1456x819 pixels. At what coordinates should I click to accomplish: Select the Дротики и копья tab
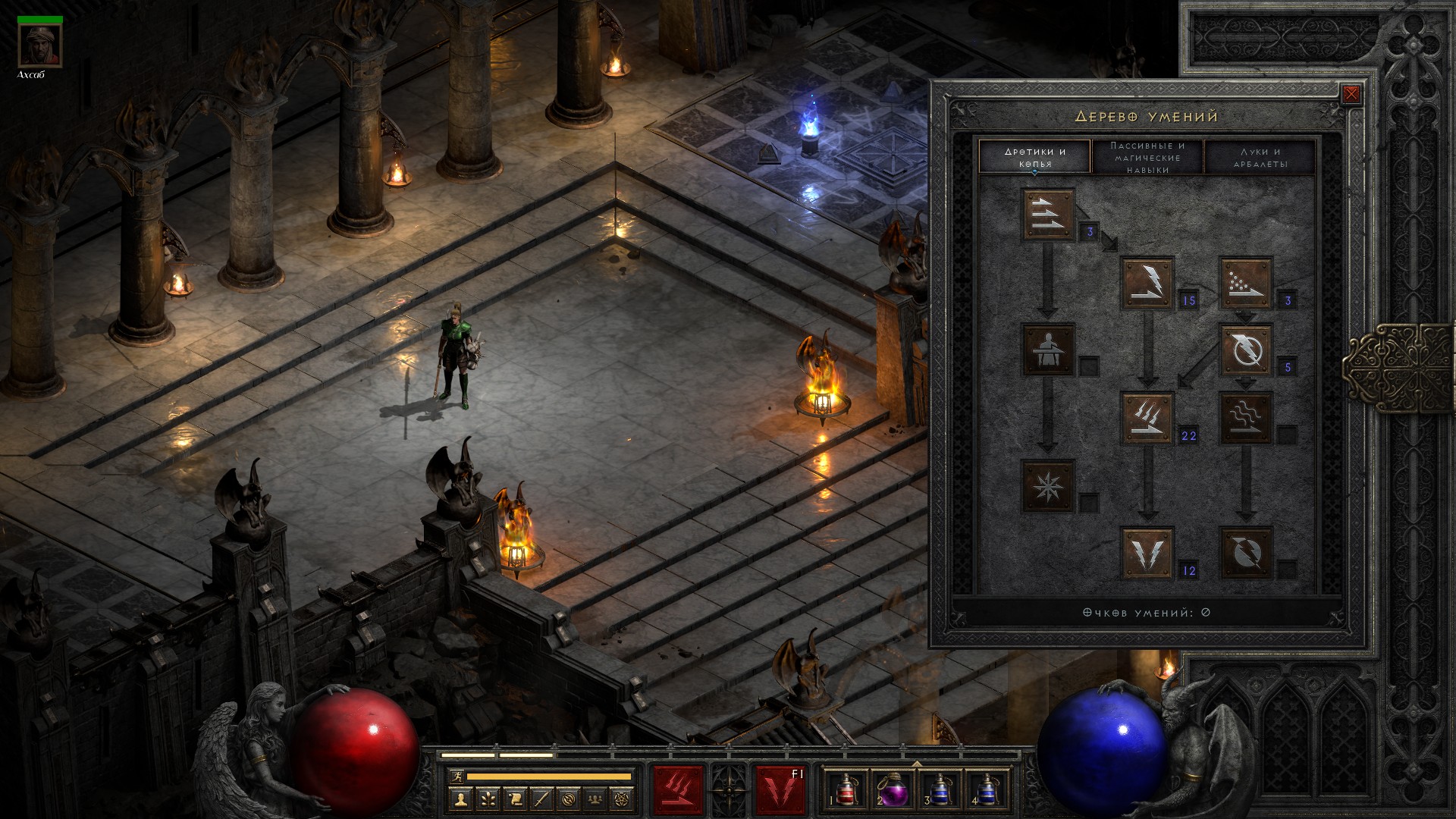(1035, 157)
